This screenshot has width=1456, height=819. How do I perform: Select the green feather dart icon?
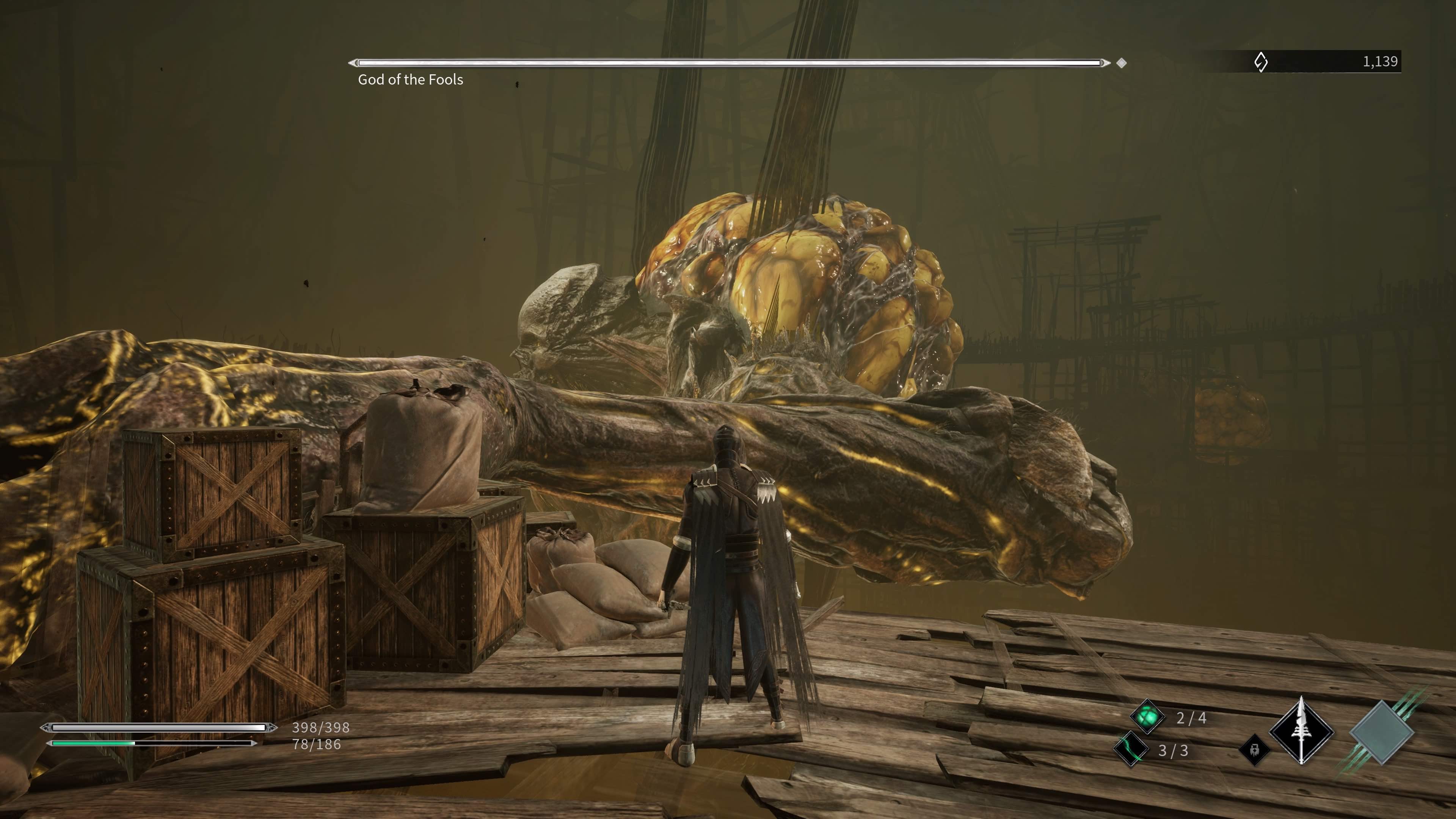pyautogui.click(x=1131, y=750)
